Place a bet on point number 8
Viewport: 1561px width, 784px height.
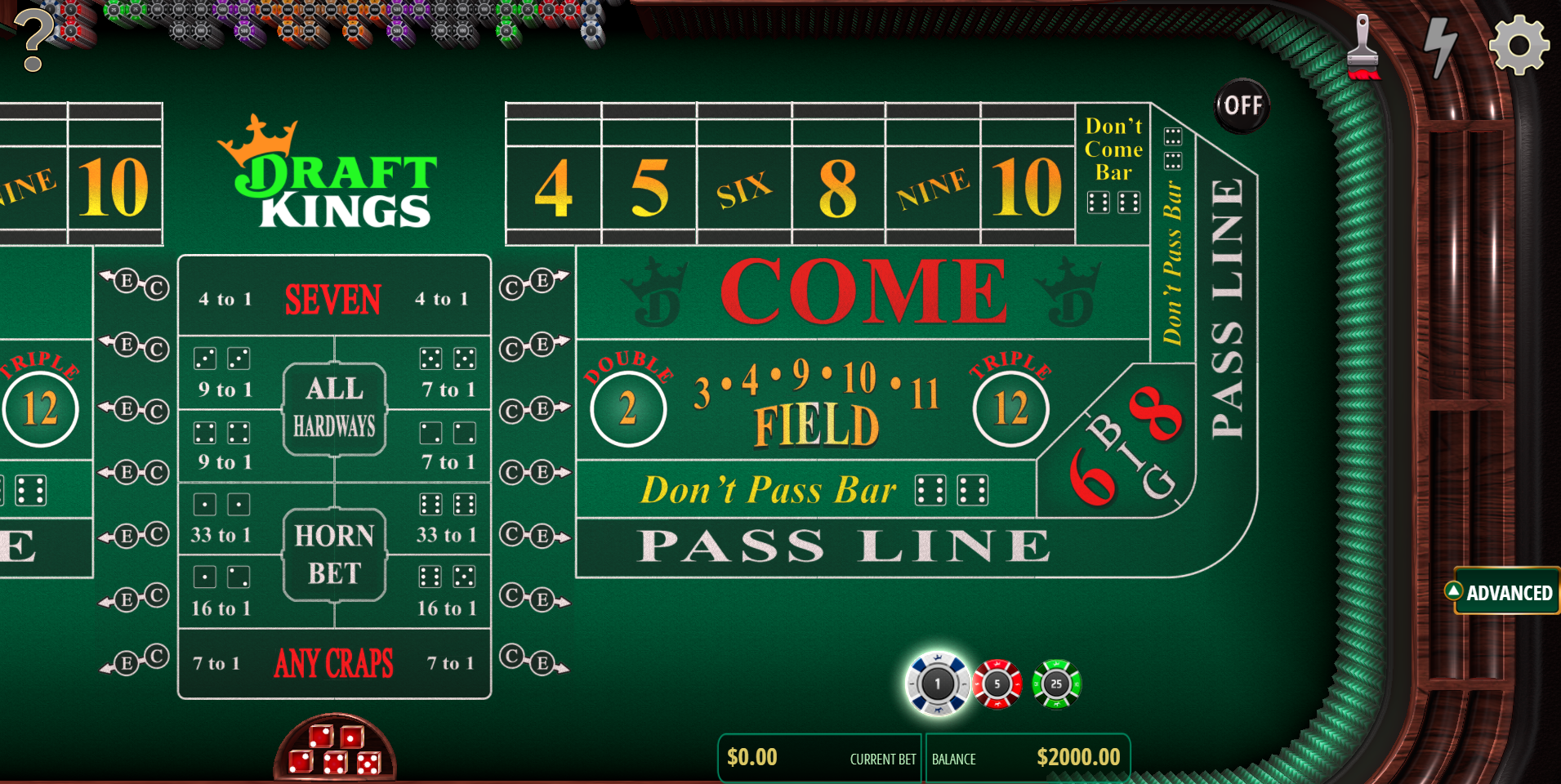pyautogui.click(x=838, y=189)
